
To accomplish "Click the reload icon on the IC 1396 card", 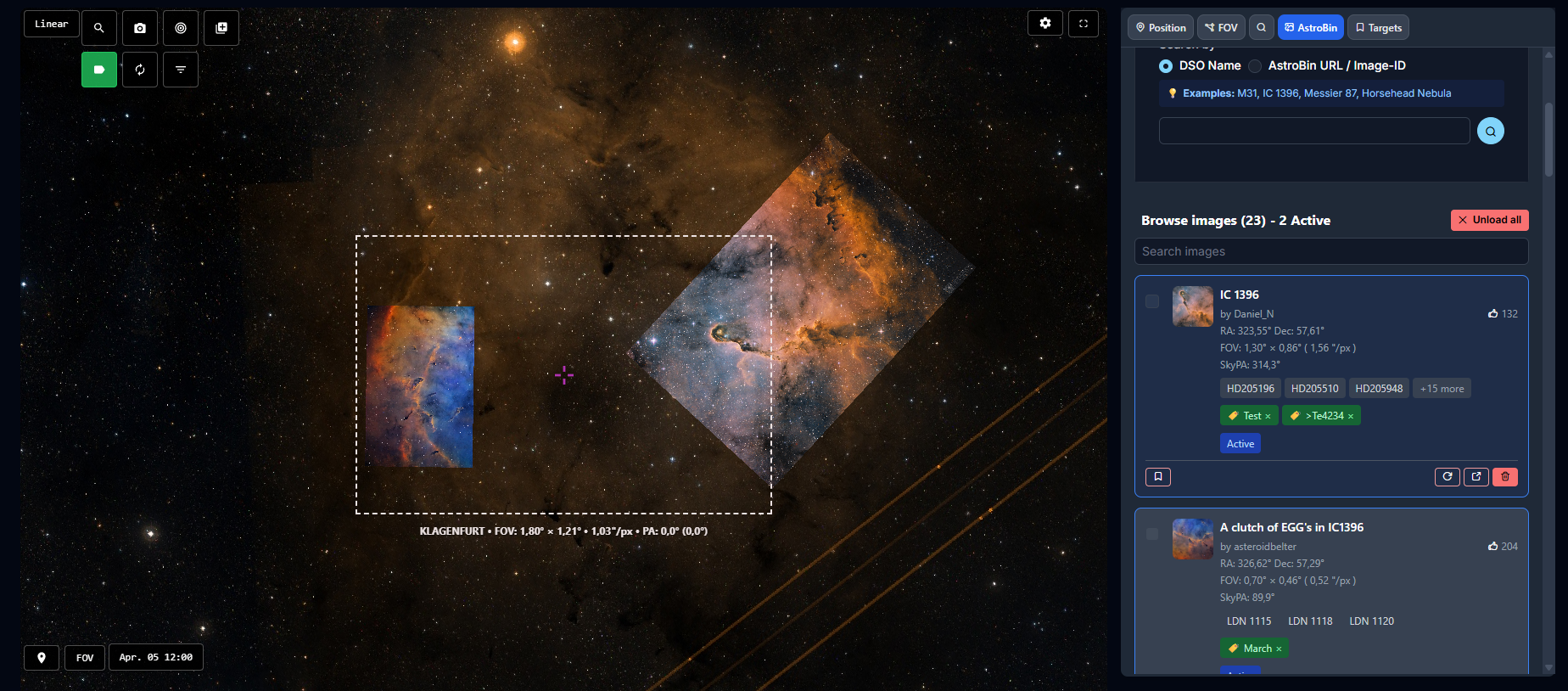I will pos(1447,476).
